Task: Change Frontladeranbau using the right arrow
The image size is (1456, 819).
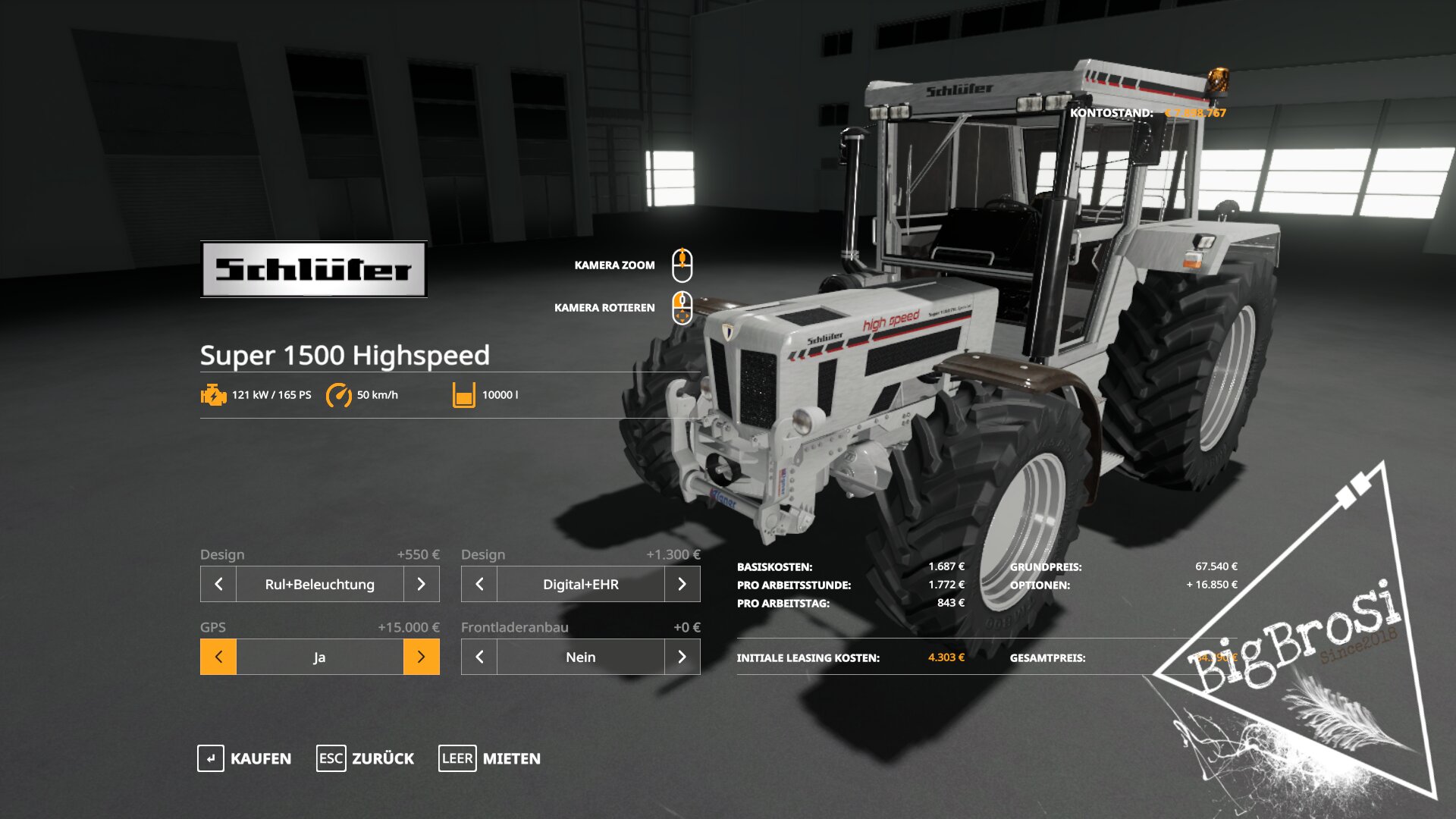Action: click(682, 657)
